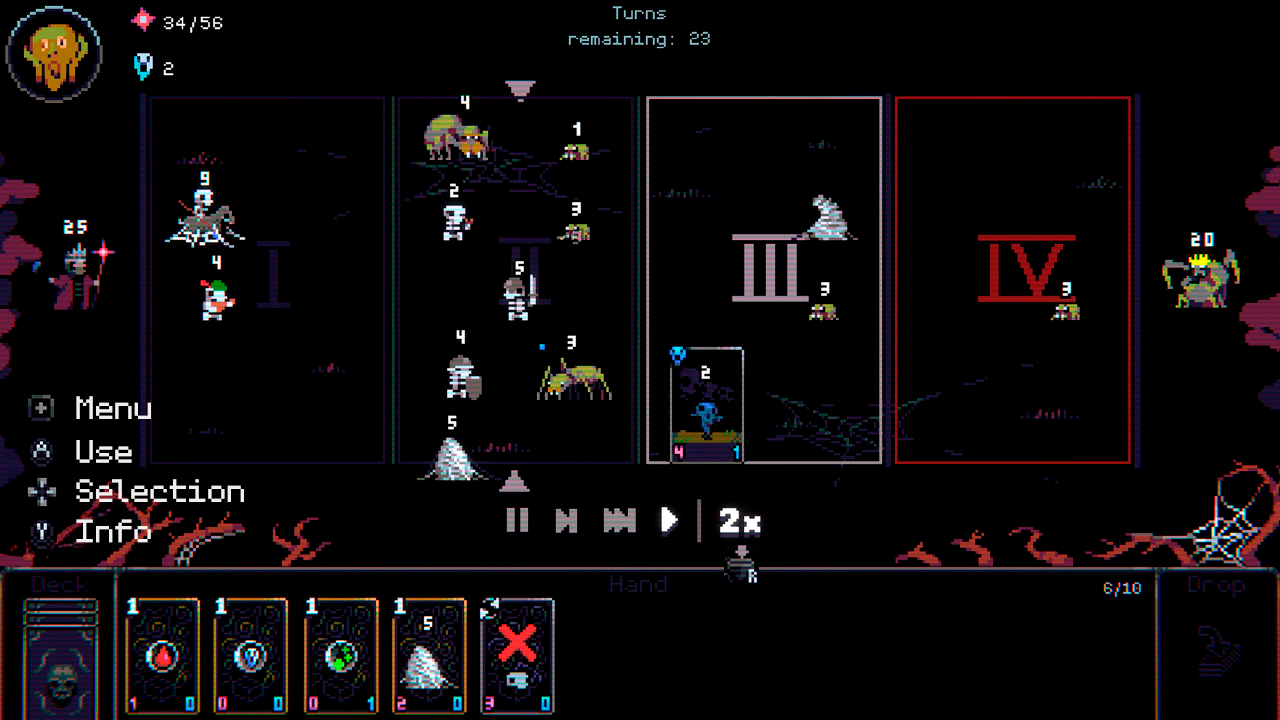Toggle pause on the battle playback
This screenshot has width=1280, height=720.
(518, 520)
